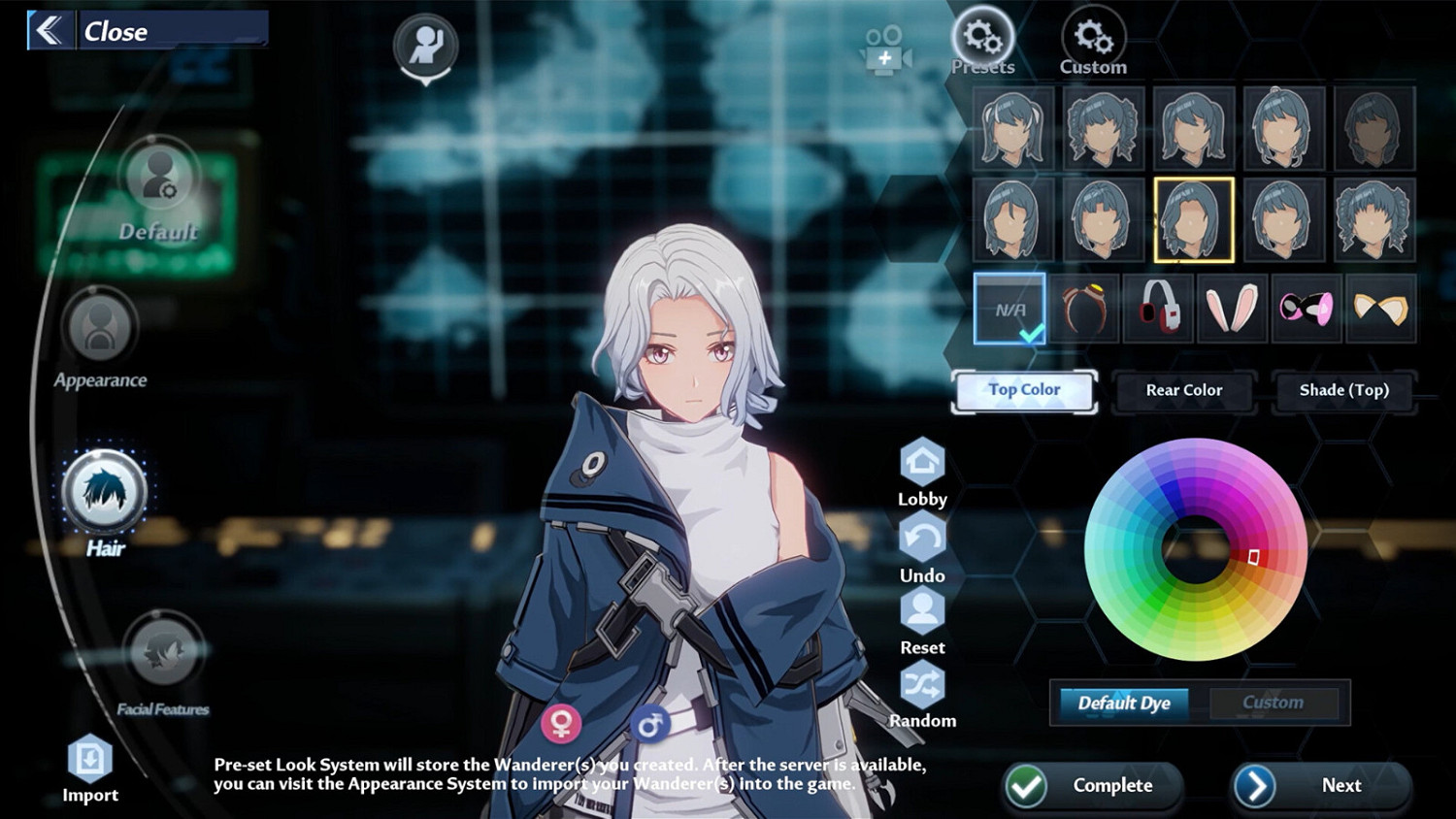The height and width of the screenshot is (819, 1456).
Task: Click Next to proceed
Action: [1321, 785]
